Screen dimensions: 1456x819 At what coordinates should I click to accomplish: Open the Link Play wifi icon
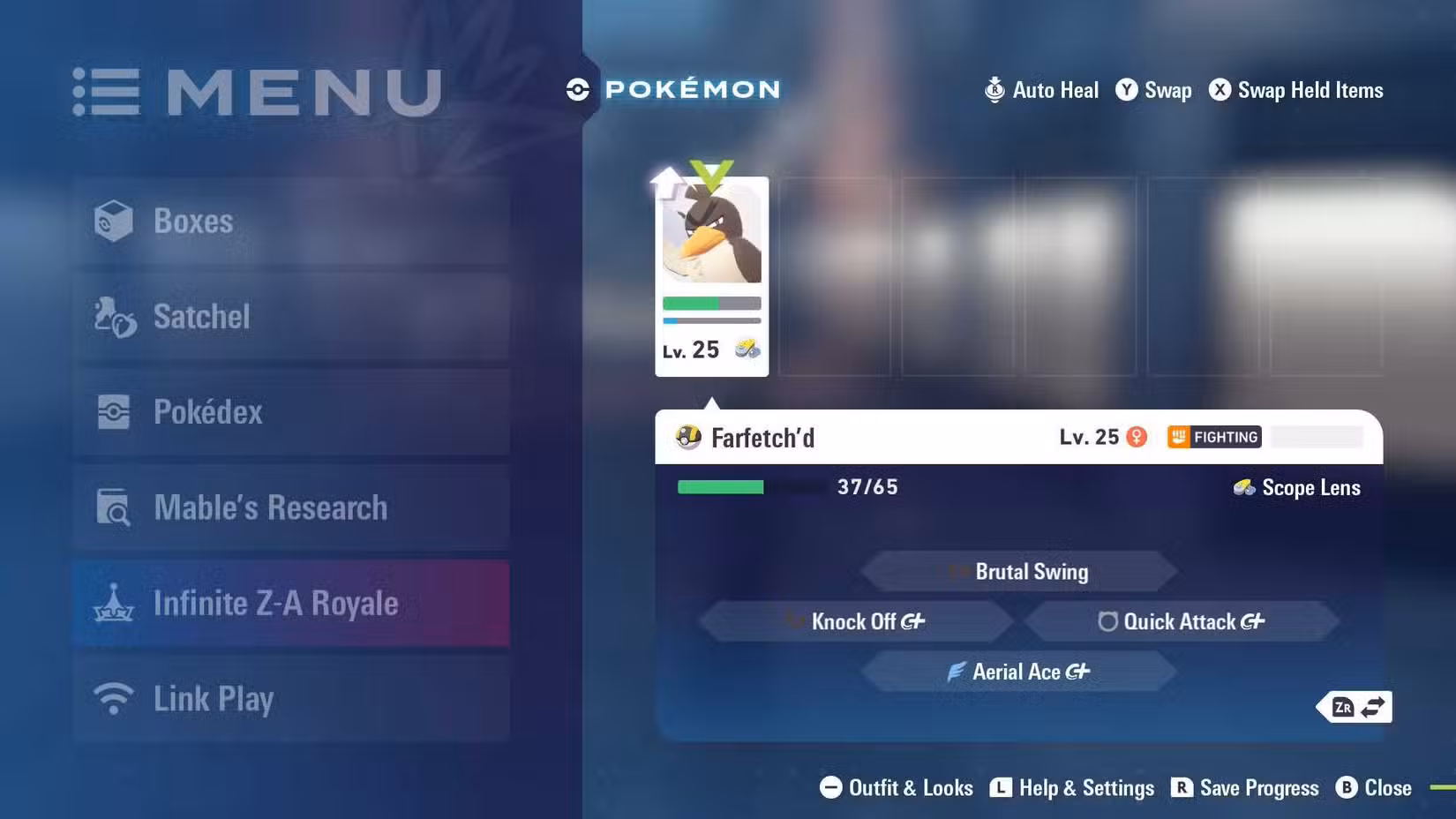click(x=113, y=697)
